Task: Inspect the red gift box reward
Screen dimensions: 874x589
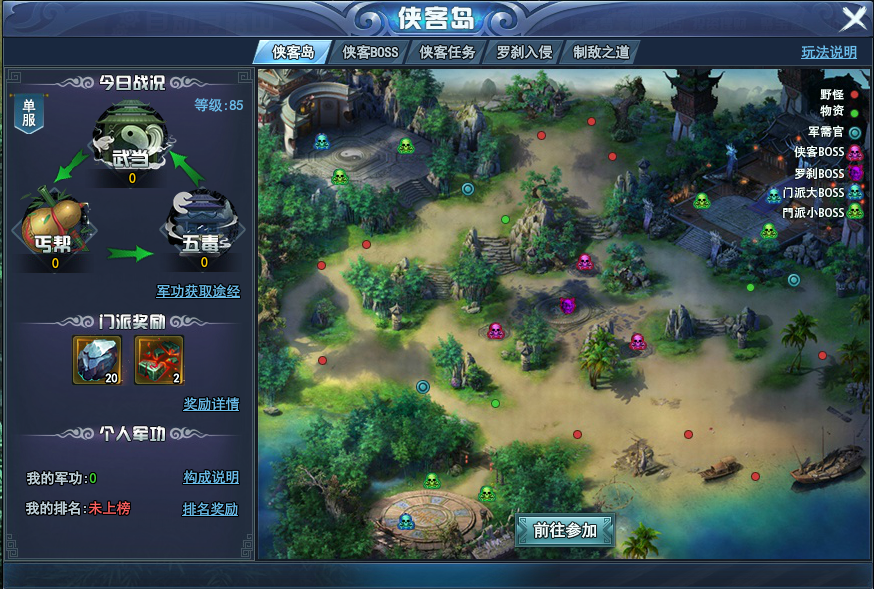Action: [x=159, y=359]
